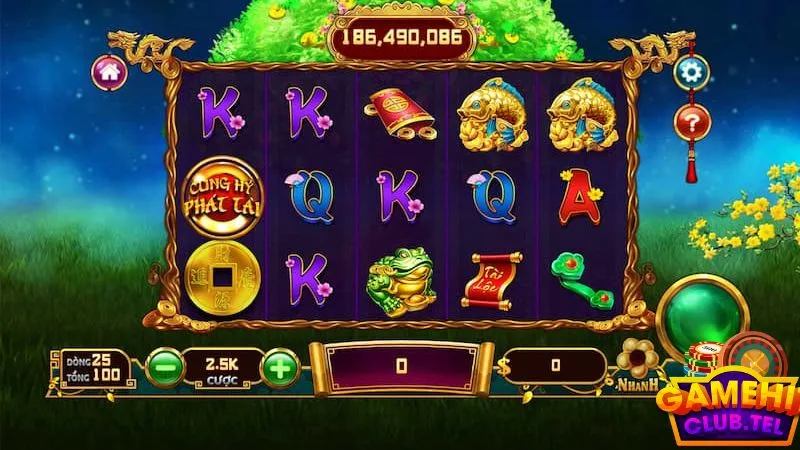The height and width of the screenshot is (450, 800).
Task: Increase the bet with the plus button
Action: coord(281,368)
